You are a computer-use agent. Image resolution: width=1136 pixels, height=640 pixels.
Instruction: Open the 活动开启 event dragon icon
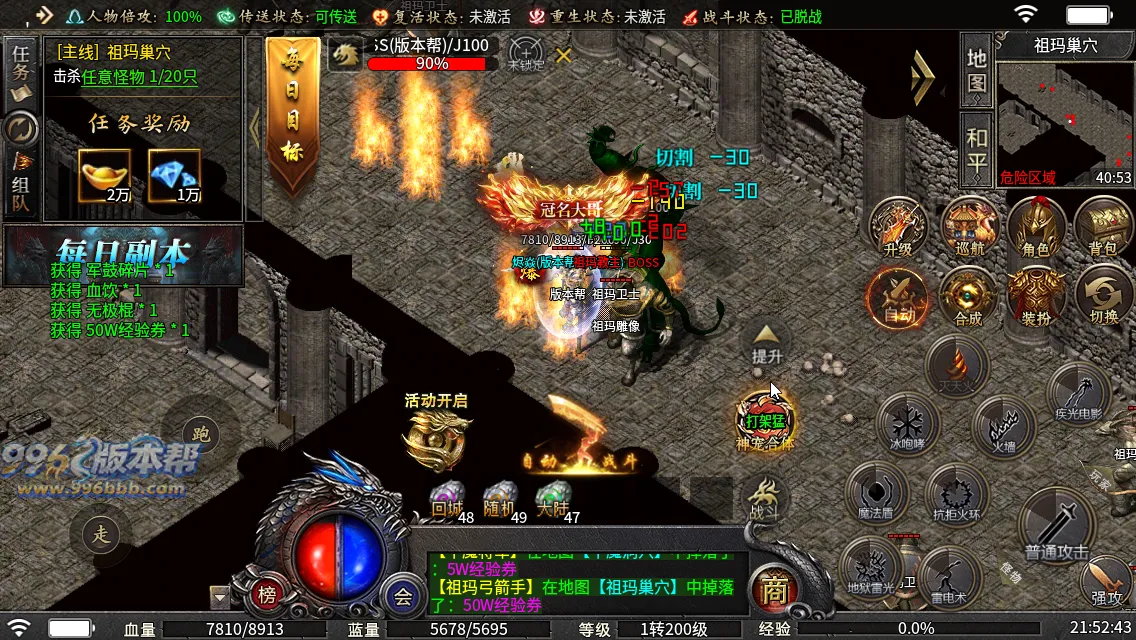tap(437, 435)
